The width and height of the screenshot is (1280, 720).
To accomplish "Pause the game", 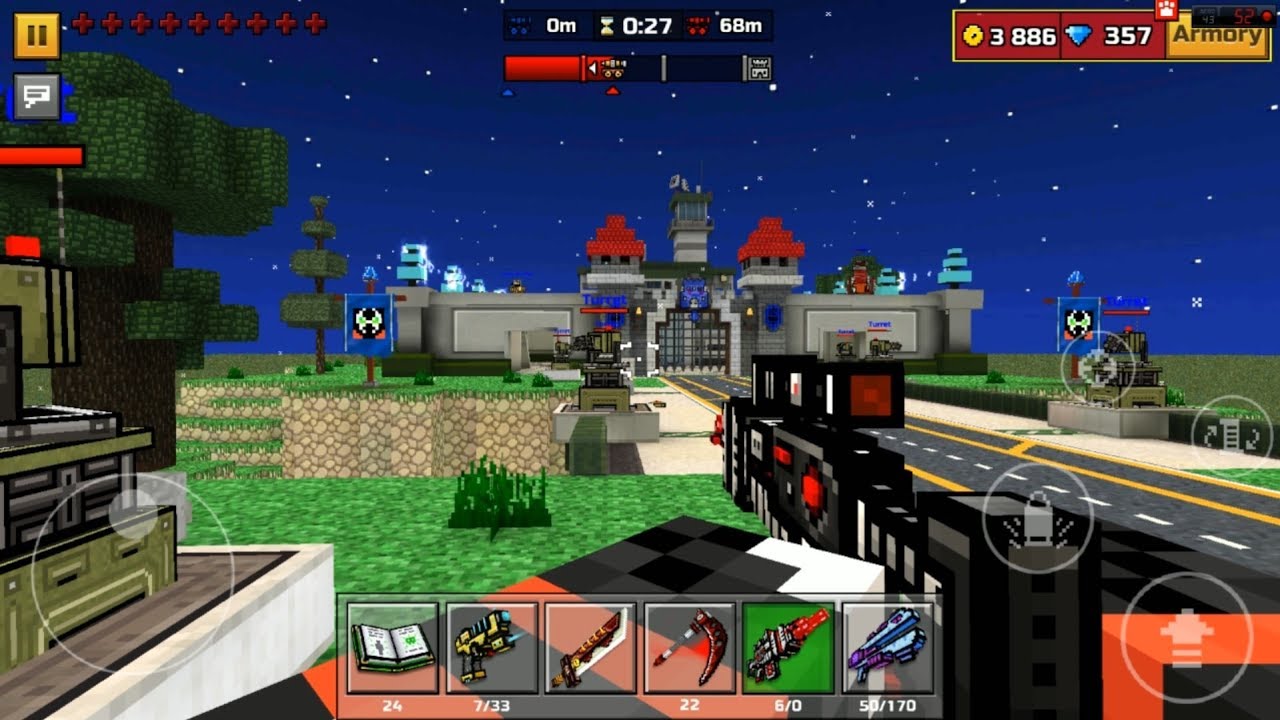I will click(x=37, y=37).
